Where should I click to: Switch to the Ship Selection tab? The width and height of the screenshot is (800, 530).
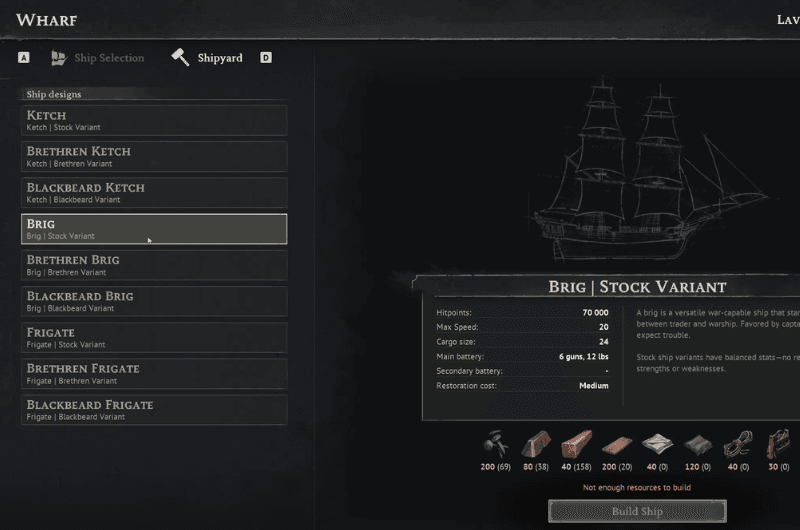[x=98, y=58]
